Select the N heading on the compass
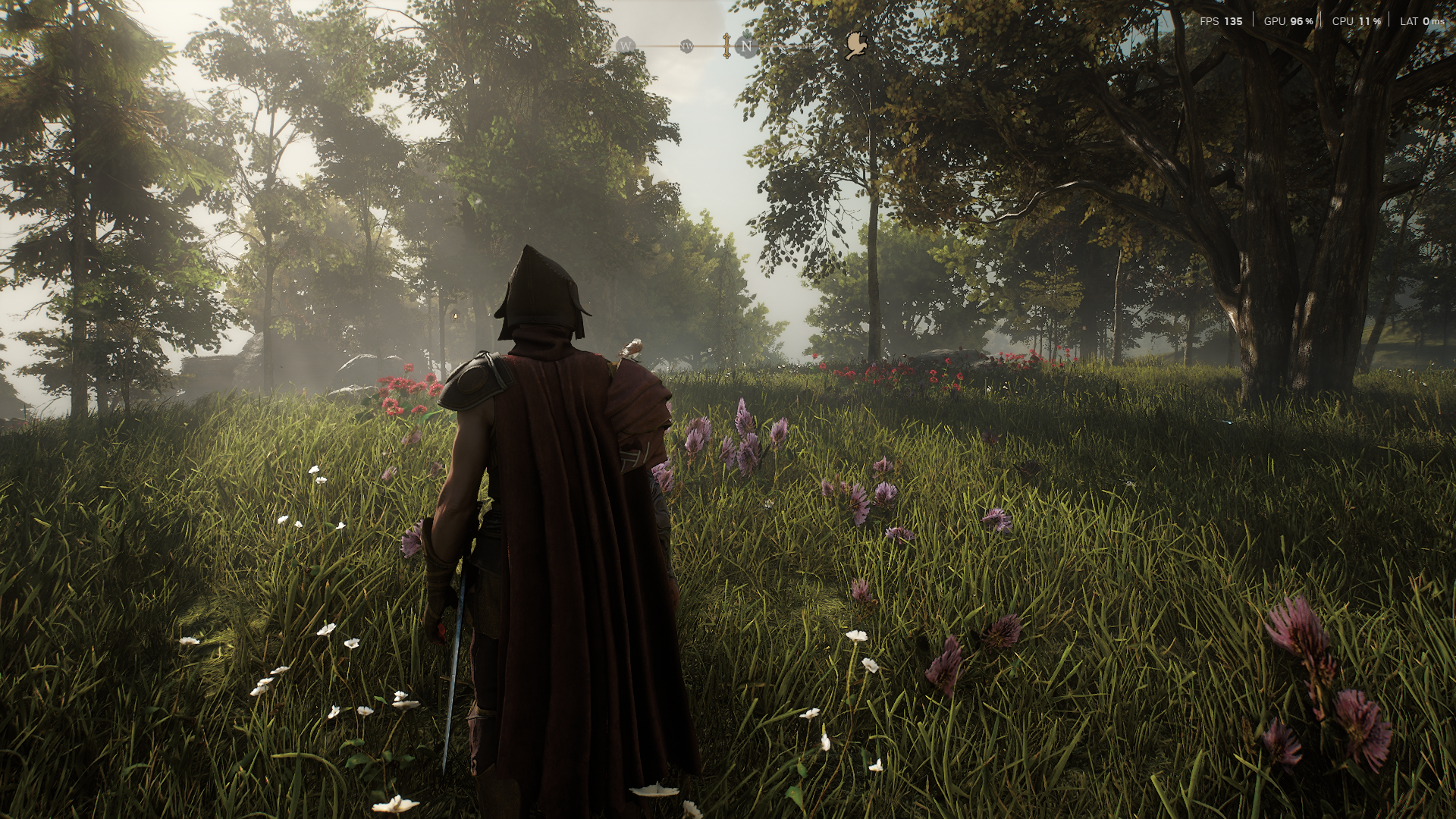This screenshot has width=1456, height=819. click(747, 46)
